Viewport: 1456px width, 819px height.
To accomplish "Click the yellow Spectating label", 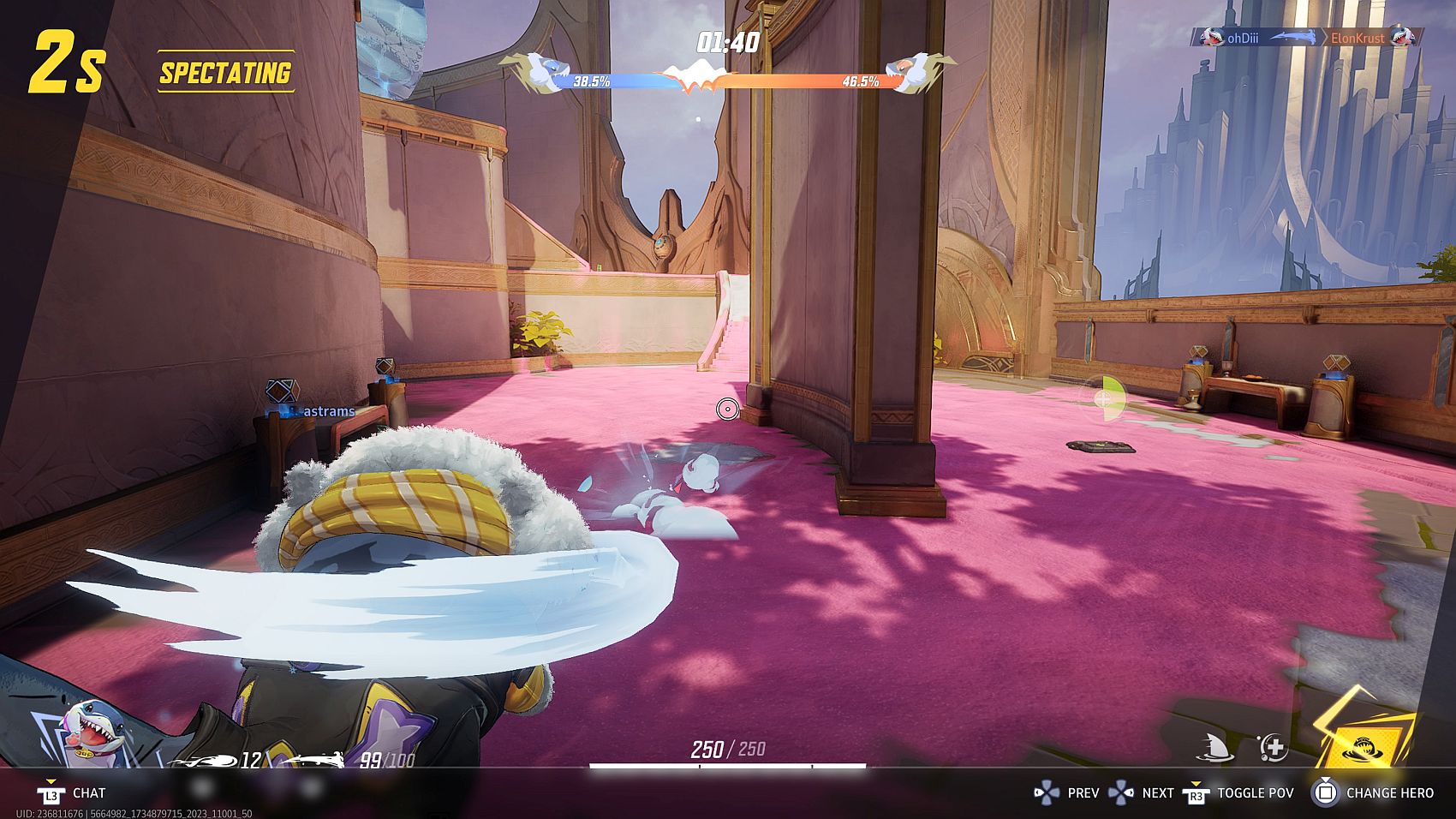I will coord(225,73).
